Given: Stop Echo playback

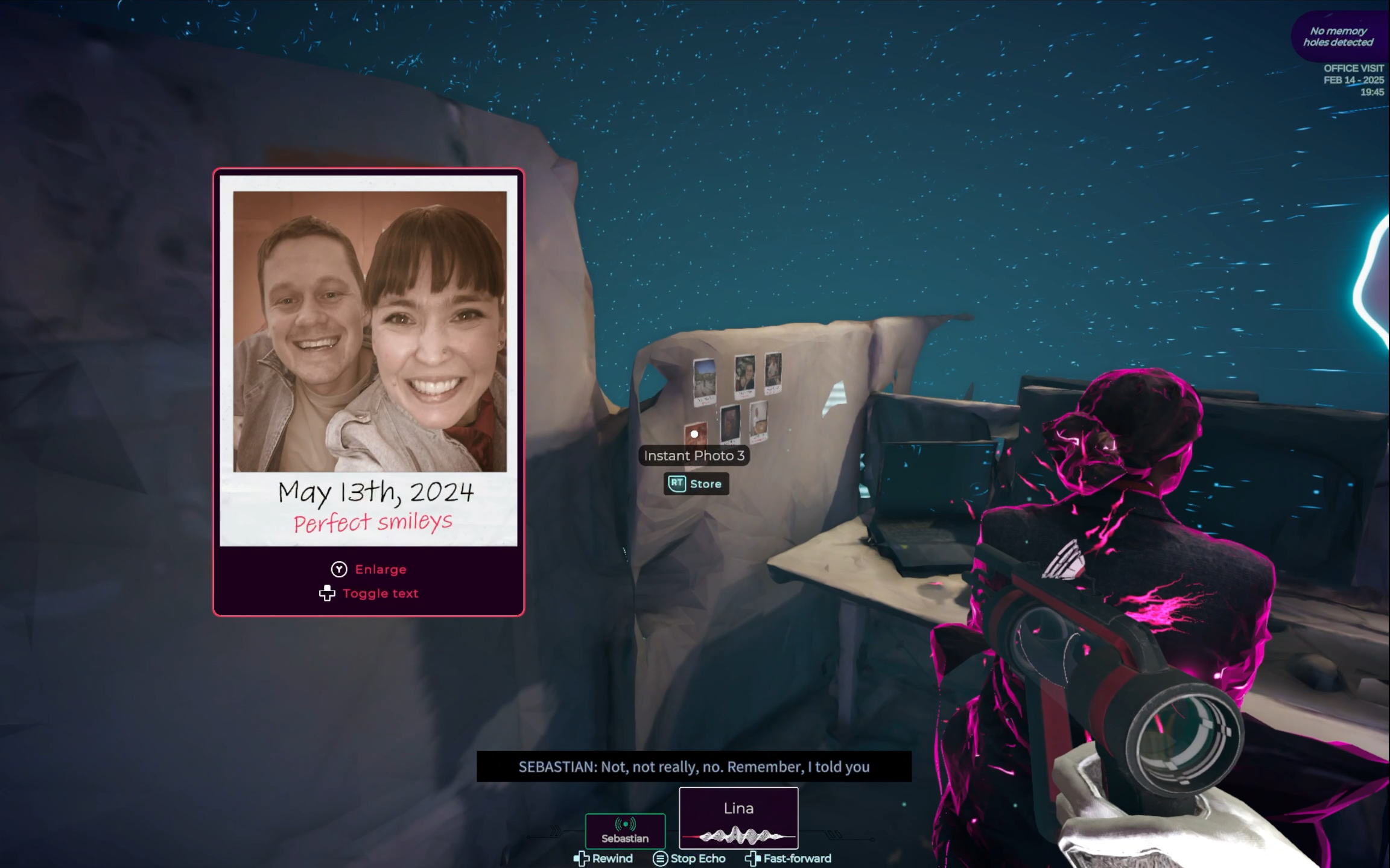Looking at the screenshot, I should [690, 858].
